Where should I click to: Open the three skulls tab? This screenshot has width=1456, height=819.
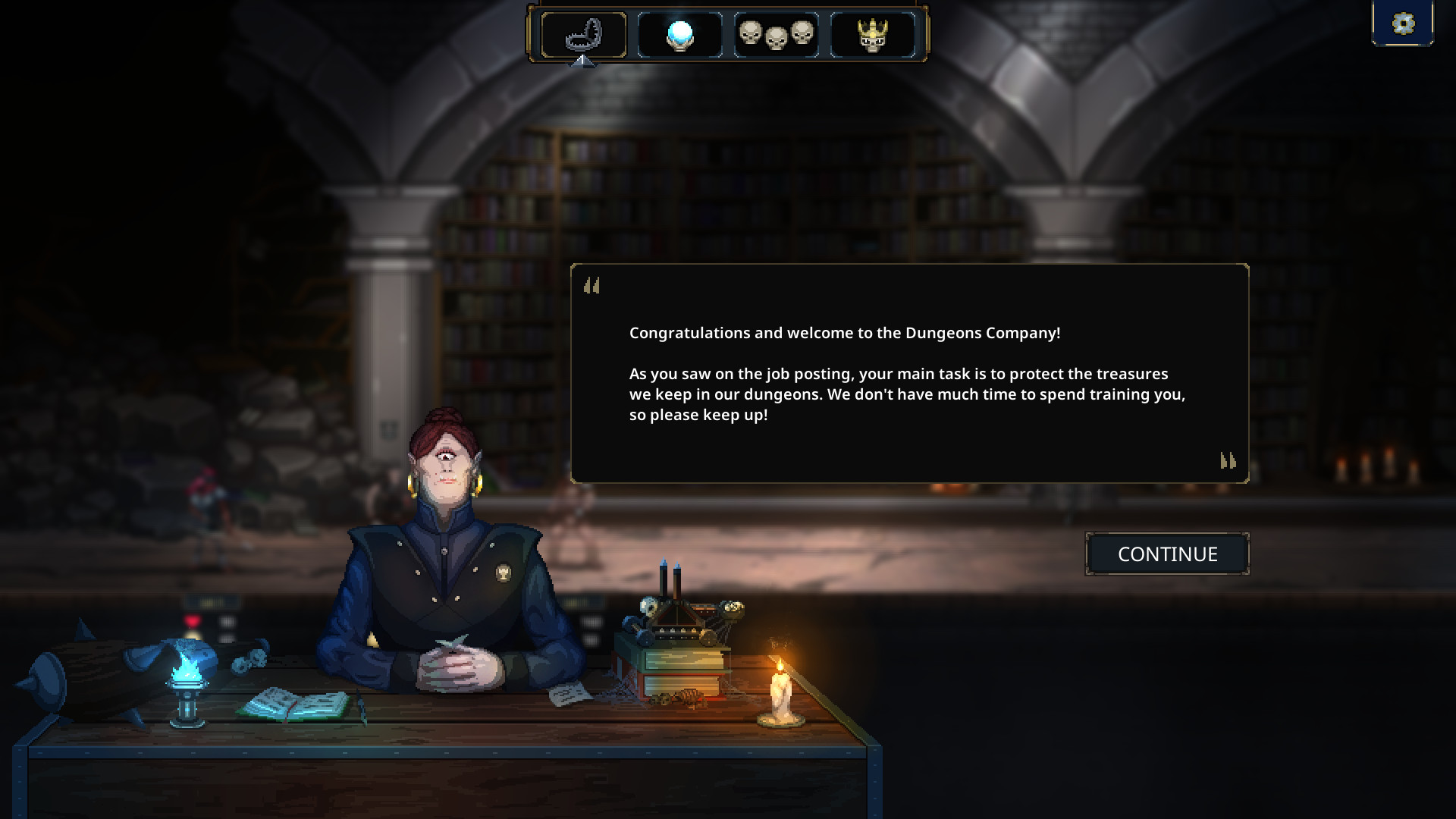(777, 35)
